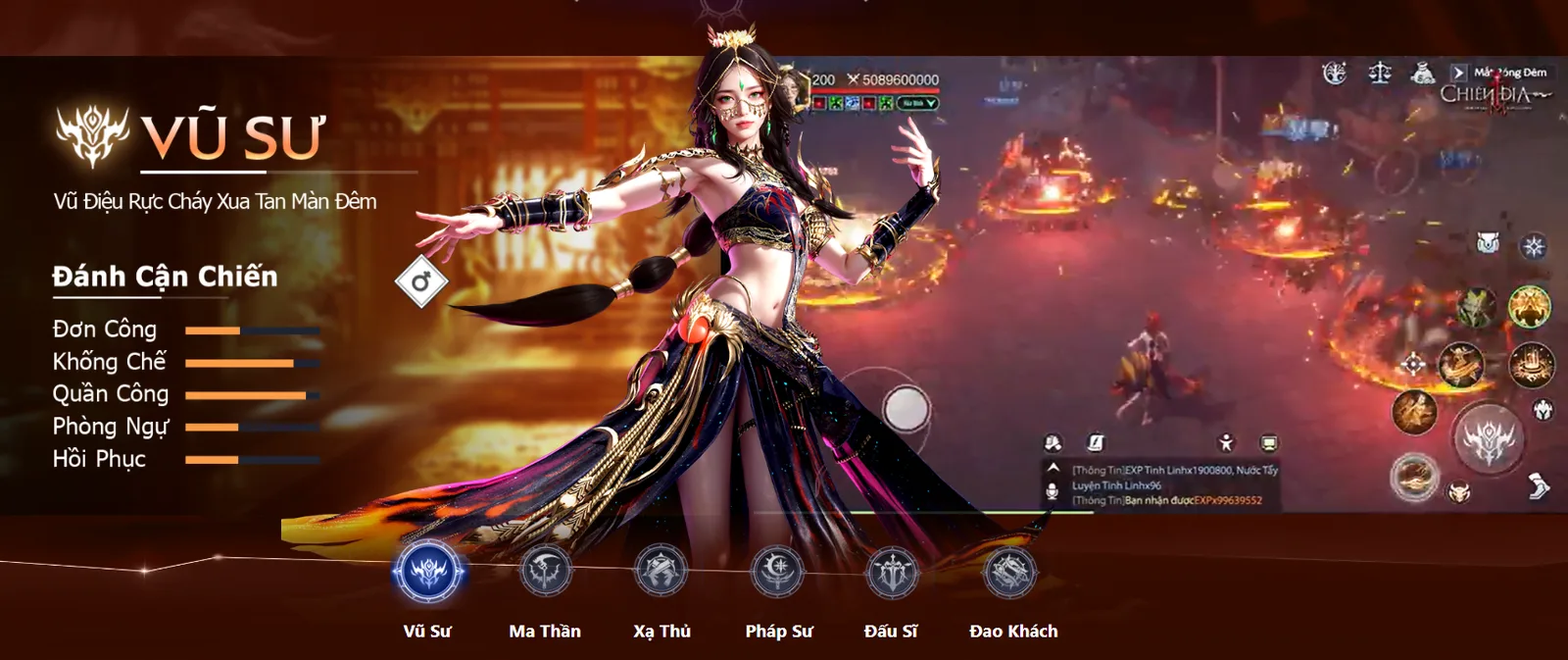Show the Pháp Sư class
This screenshot has height=660, width=1568.
point(778,572)
